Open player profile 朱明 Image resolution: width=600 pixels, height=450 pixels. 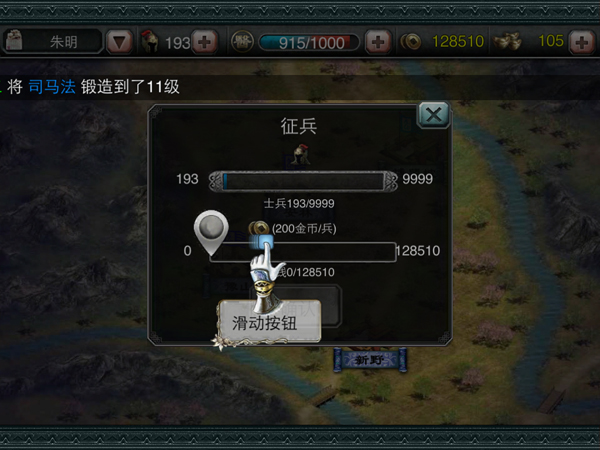point(55,42)
